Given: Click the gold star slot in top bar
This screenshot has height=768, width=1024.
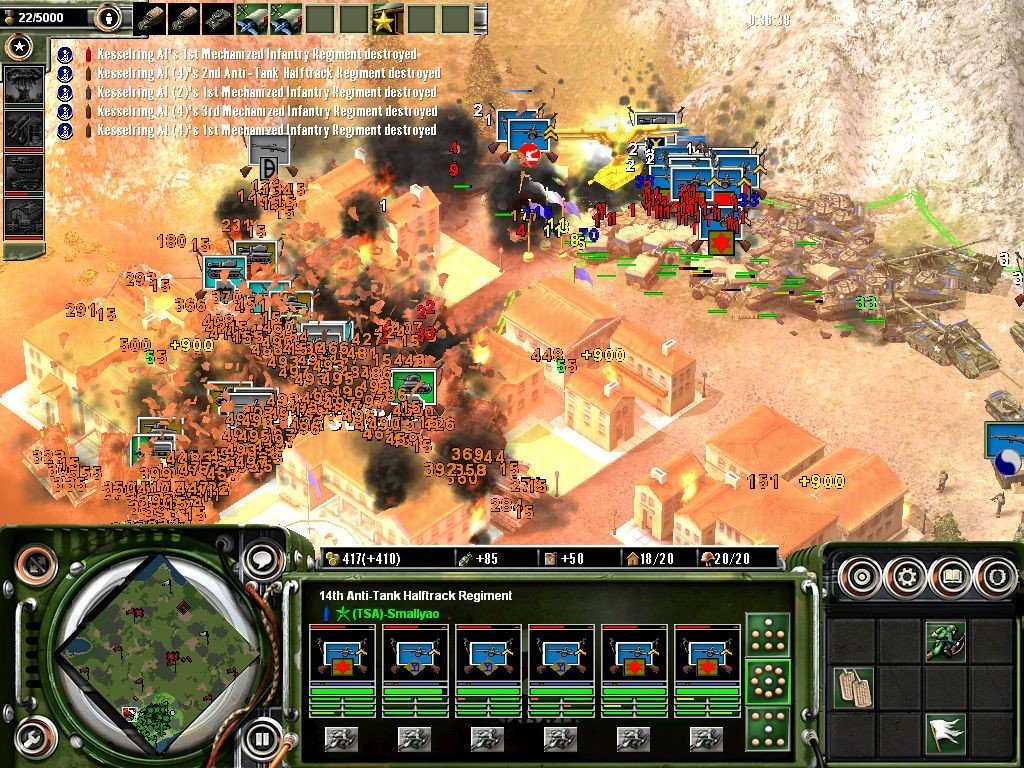Looking at the screenshot, I should click(384, 18).
